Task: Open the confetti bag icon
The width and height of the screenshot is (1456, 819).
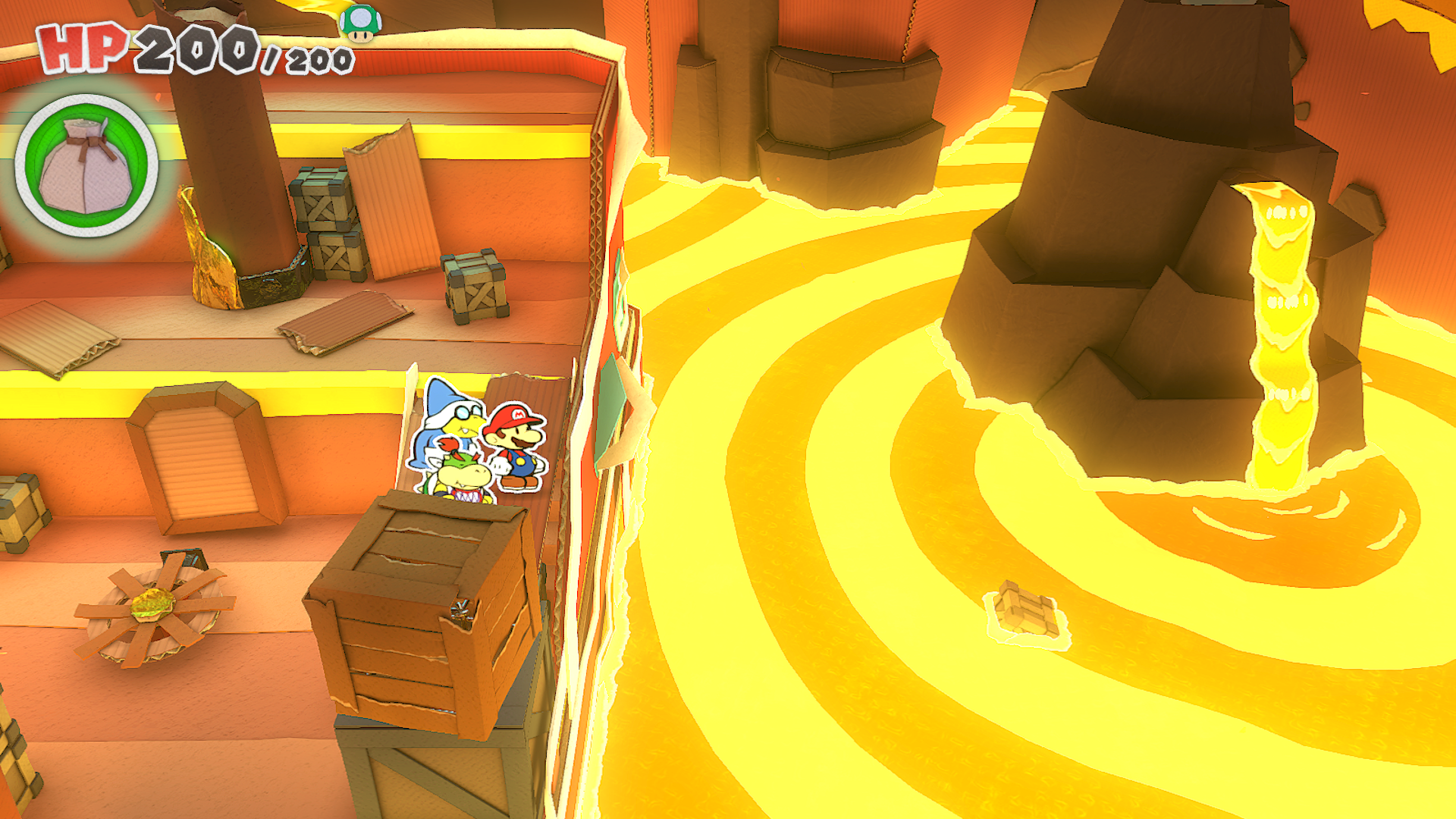Action: 86,165
